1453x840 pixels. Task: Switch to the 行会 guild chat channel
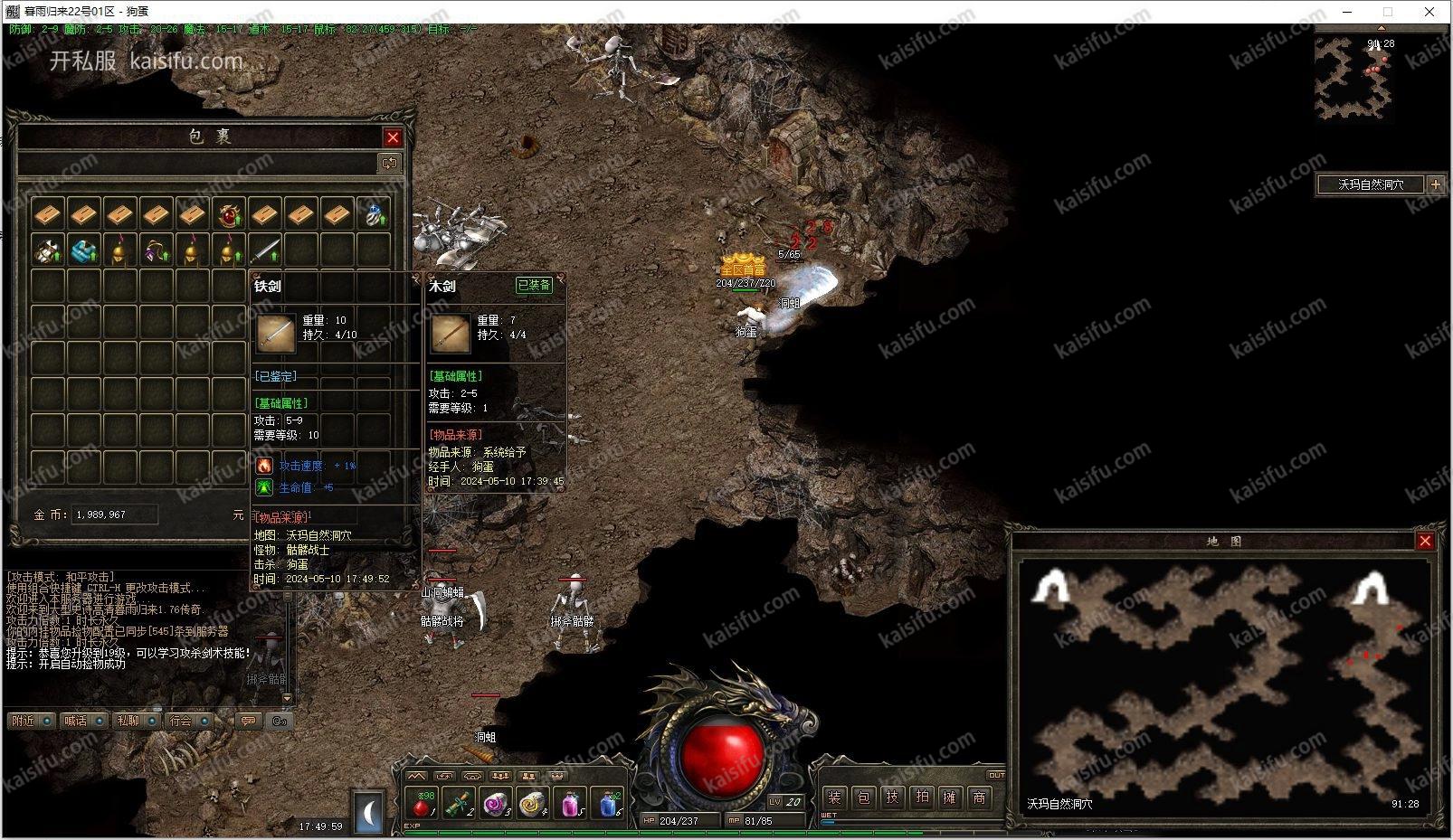(x=181, y=721)
